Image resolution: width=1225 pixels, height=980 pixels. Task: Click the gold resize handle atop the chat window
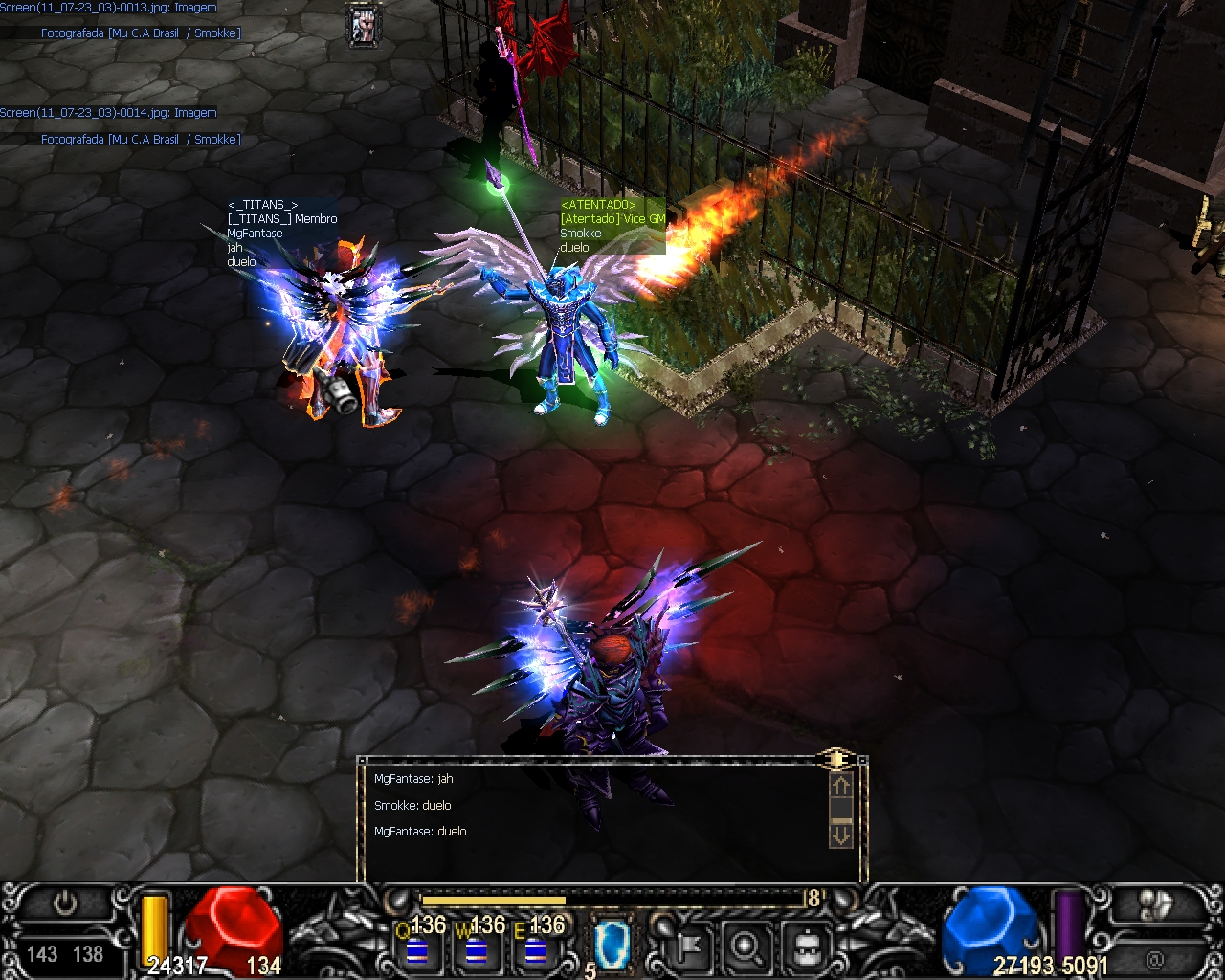(x=836, y=760)
